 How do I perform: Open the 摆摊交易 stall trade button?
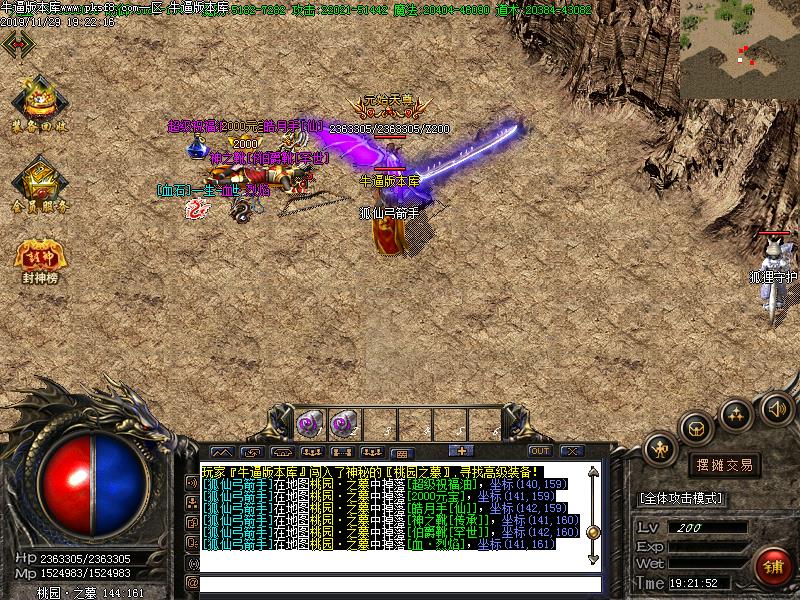click(723, 465)
